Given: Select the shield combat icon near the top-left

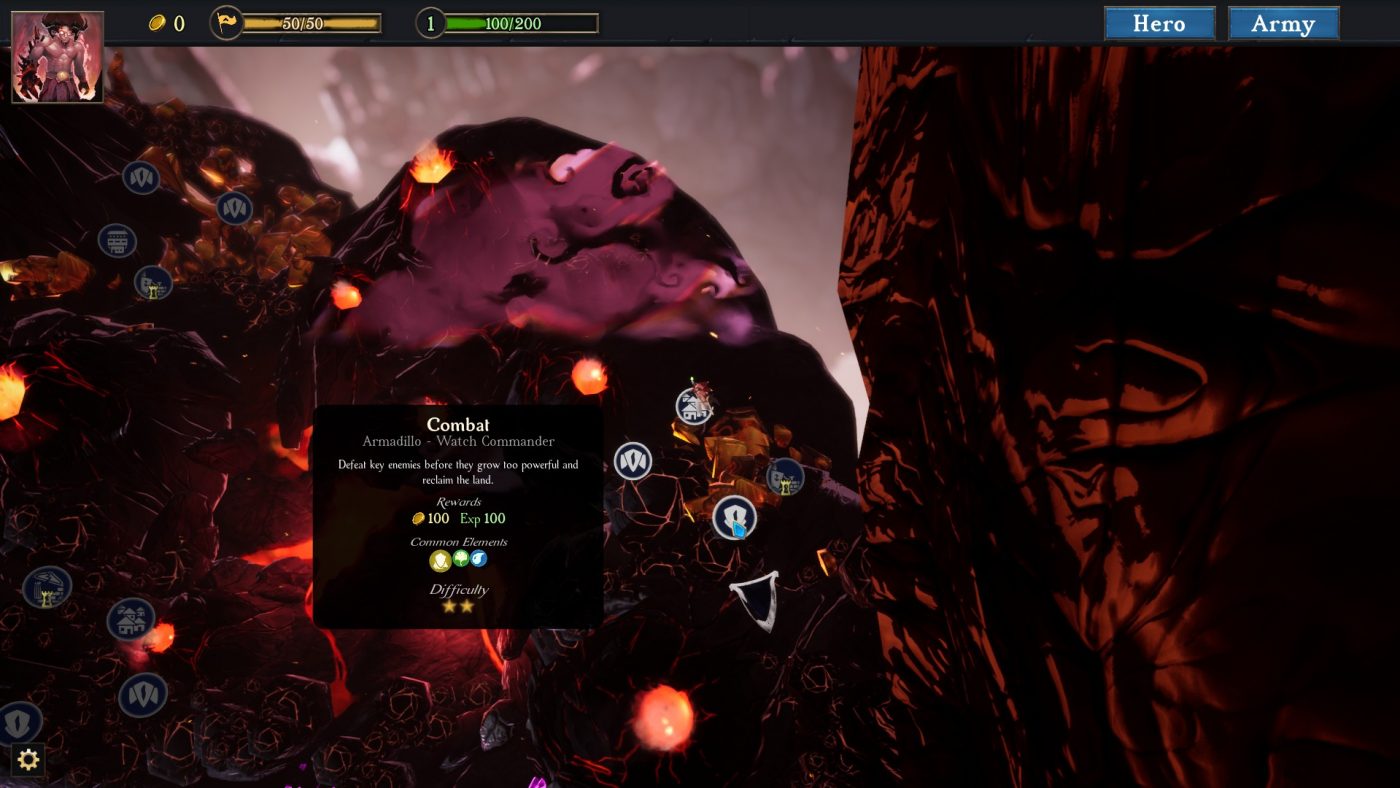Looking at the screenshot, I should (x=139, y=176).
